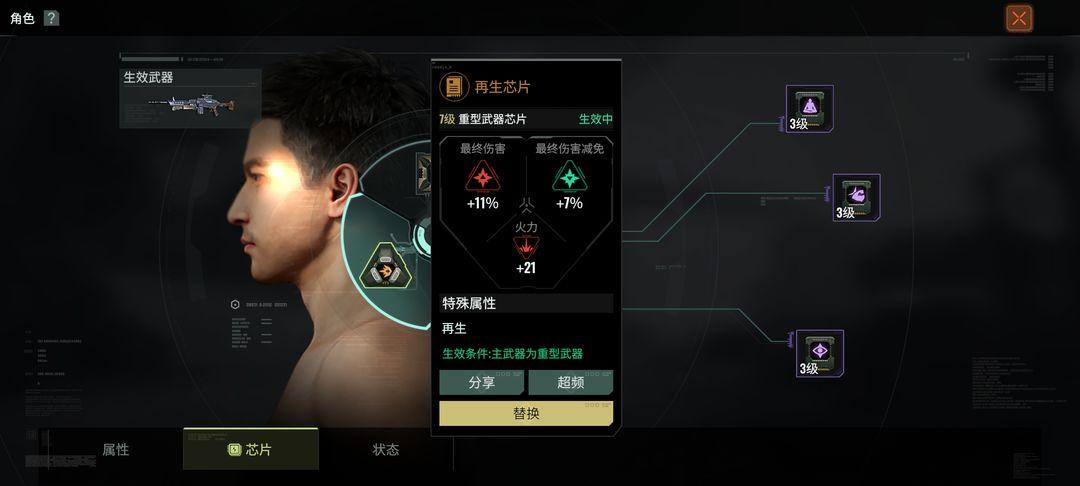
Task: Select the 芯片 chip tab
Action: click(x=251, y=449)
